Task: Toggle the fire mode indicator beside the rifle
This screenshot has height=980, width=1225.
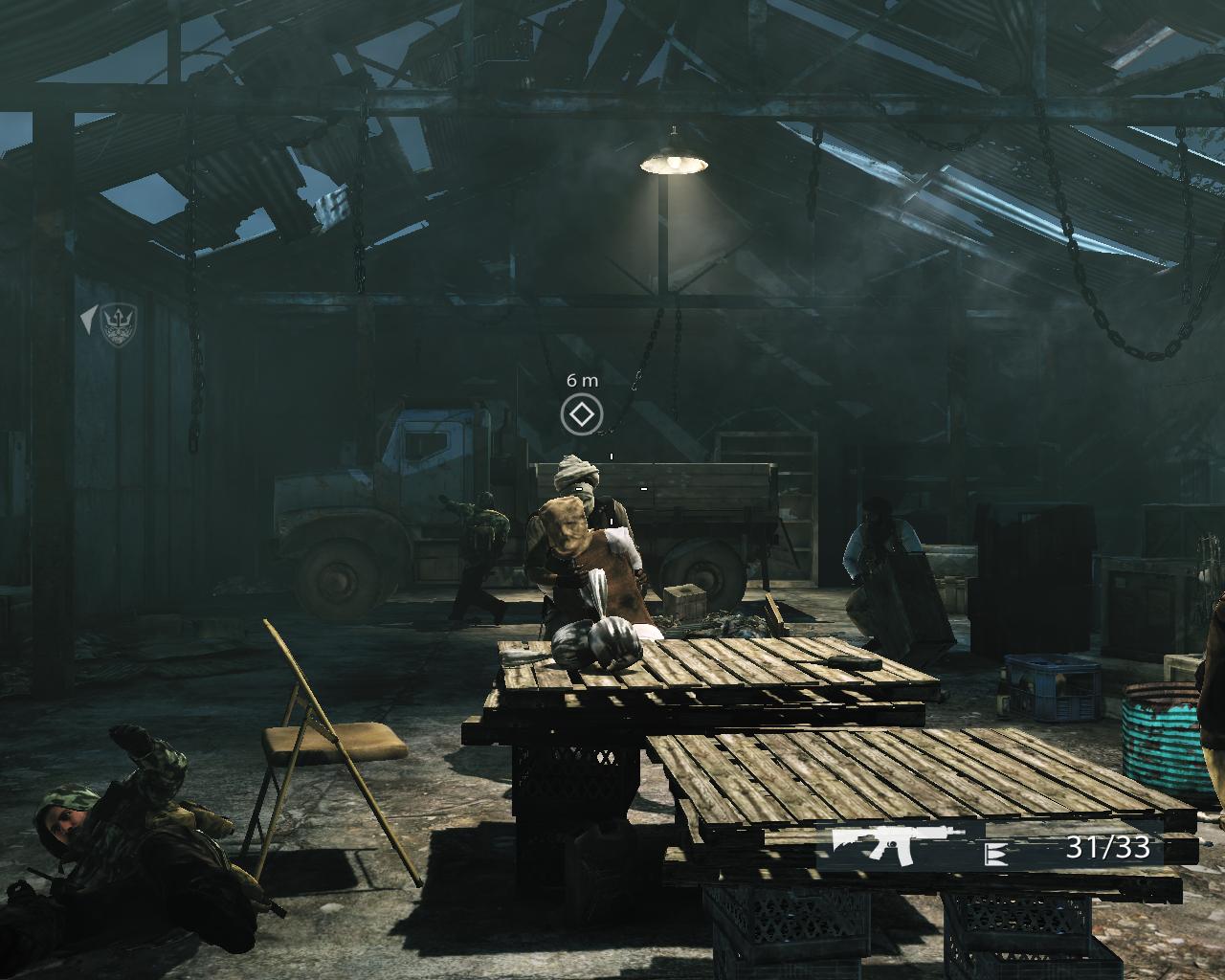Action: 994,854
